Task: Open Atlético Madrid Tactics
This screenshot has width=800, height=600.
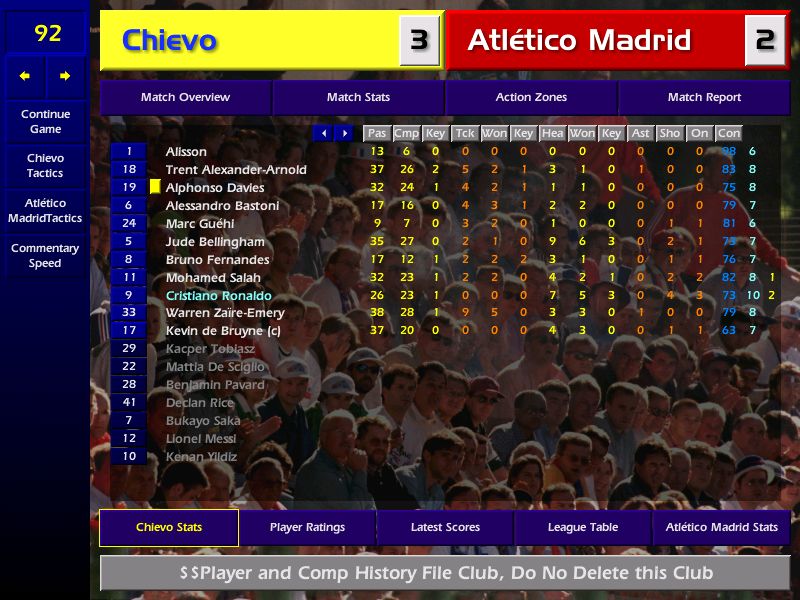Action: [45, 210]
